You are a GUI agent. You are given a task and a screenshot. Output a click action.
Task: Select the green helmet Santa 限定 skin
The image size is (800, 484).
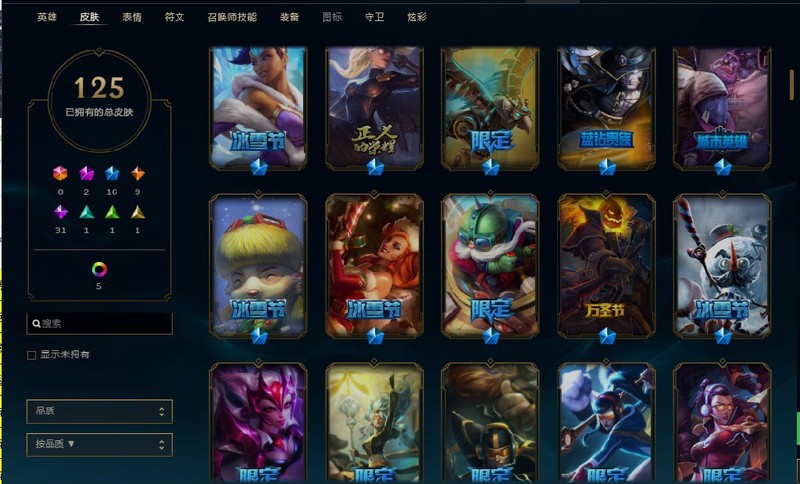click(x=491, y=265)
